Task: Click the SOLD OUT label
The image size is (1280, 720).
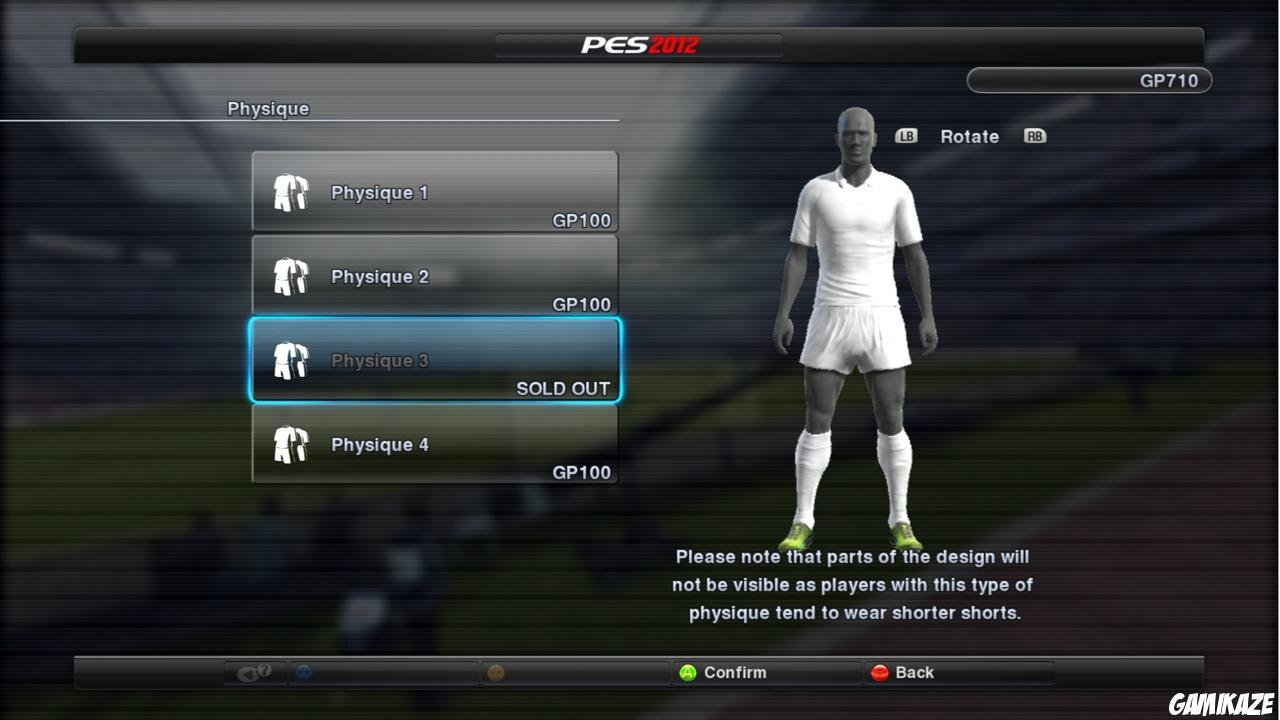Action: pos(561,388)
